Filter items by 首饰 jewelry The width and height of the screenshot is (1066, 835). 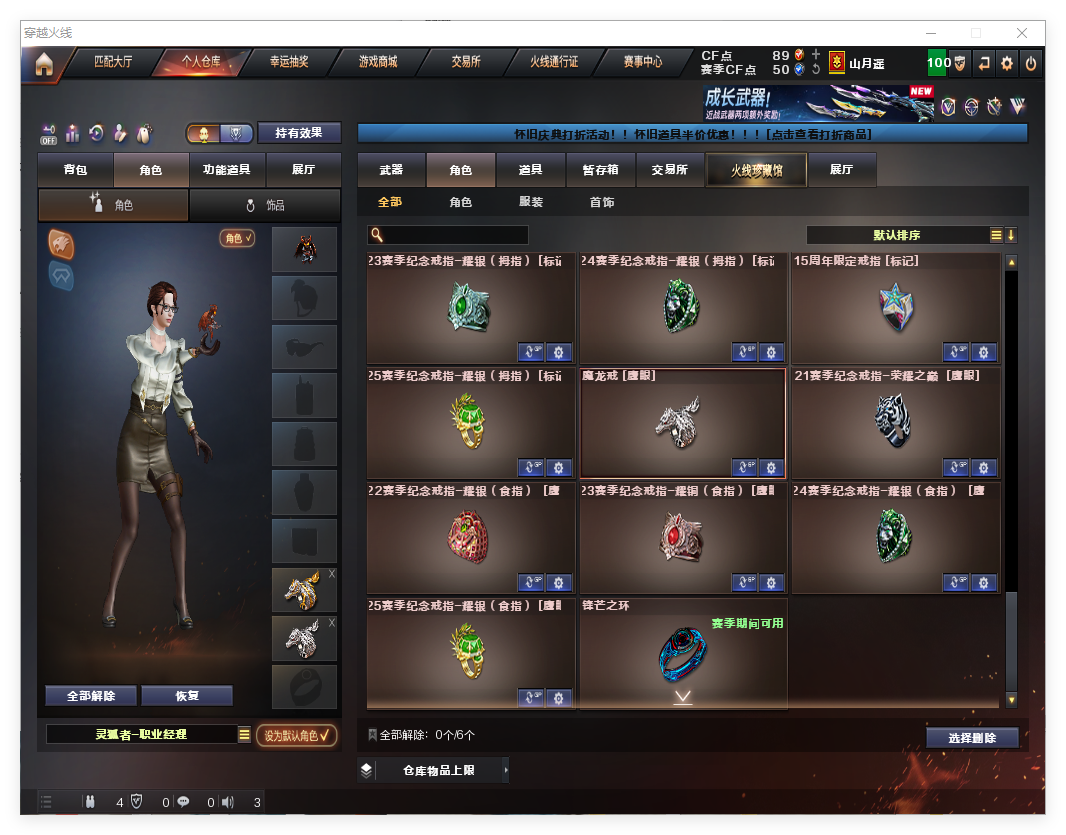601,202
